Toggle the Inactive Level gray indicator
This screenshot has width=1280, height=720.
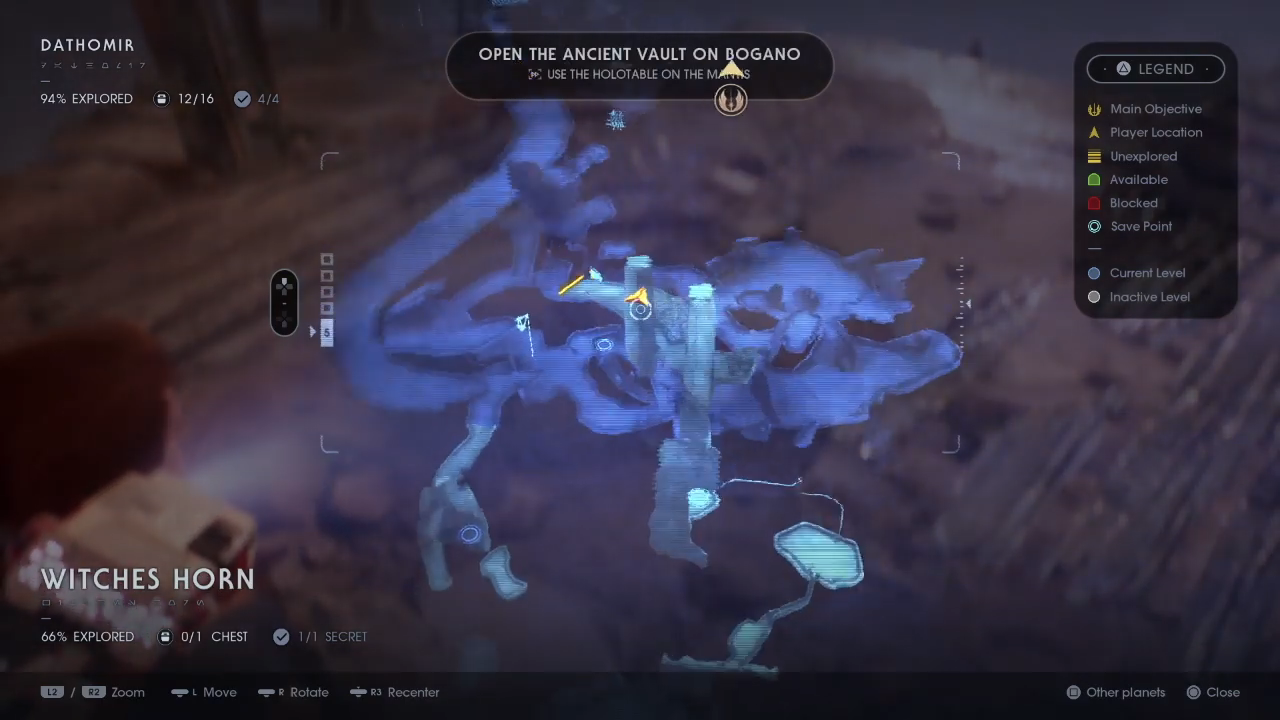1094,297
